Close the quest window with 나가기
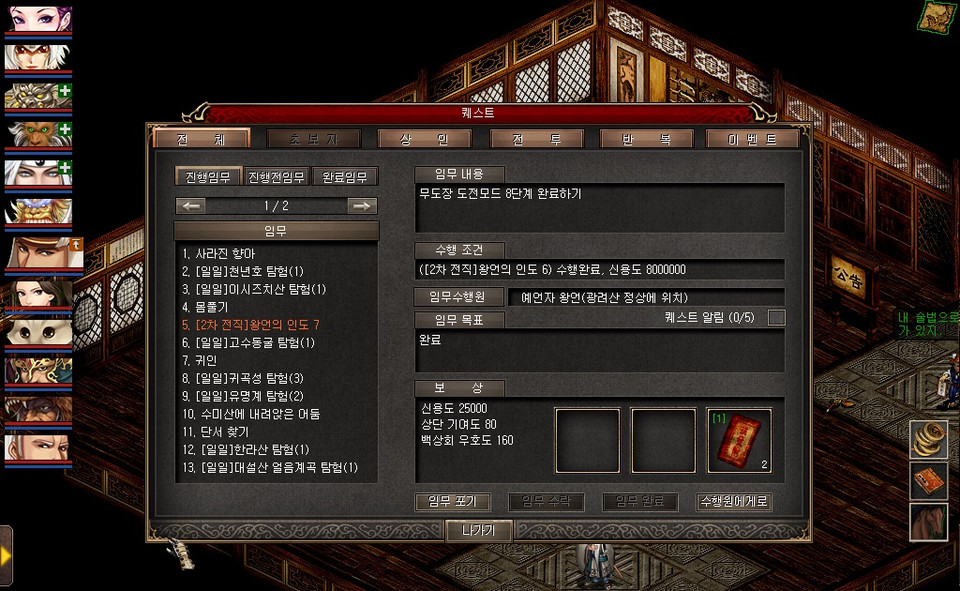The image size is (960, 591). pos(479,531)
